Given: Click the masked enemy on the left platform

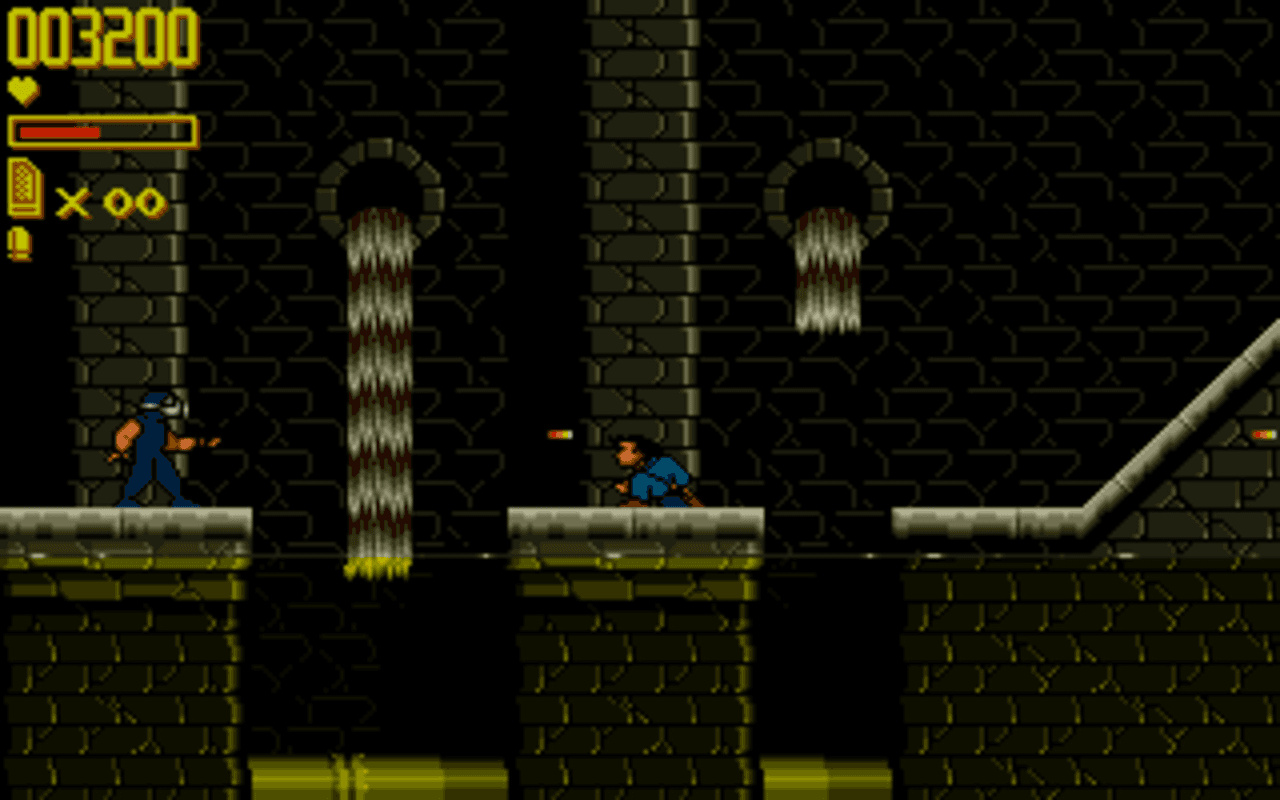Looking at the screenshot, I should click(x=155, y=450).
